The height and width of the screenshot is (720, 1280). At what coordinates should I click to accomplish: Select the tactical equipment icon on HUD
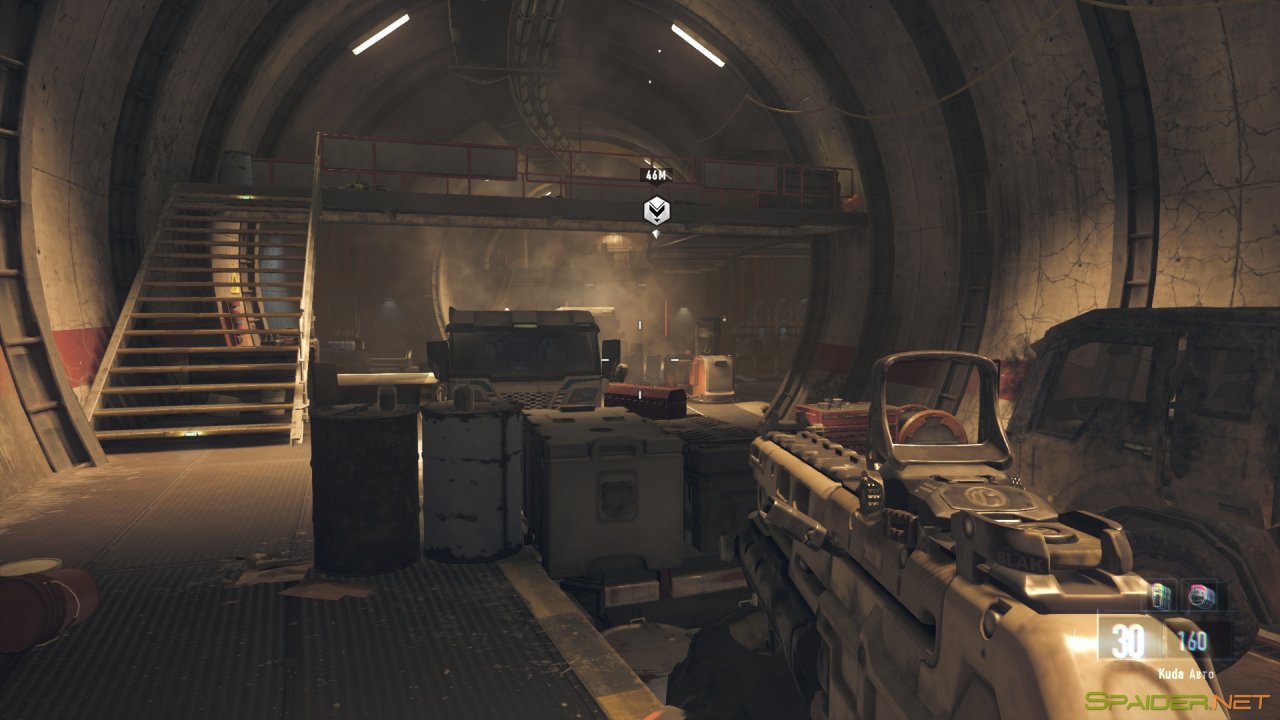[x=1201, y=597]
